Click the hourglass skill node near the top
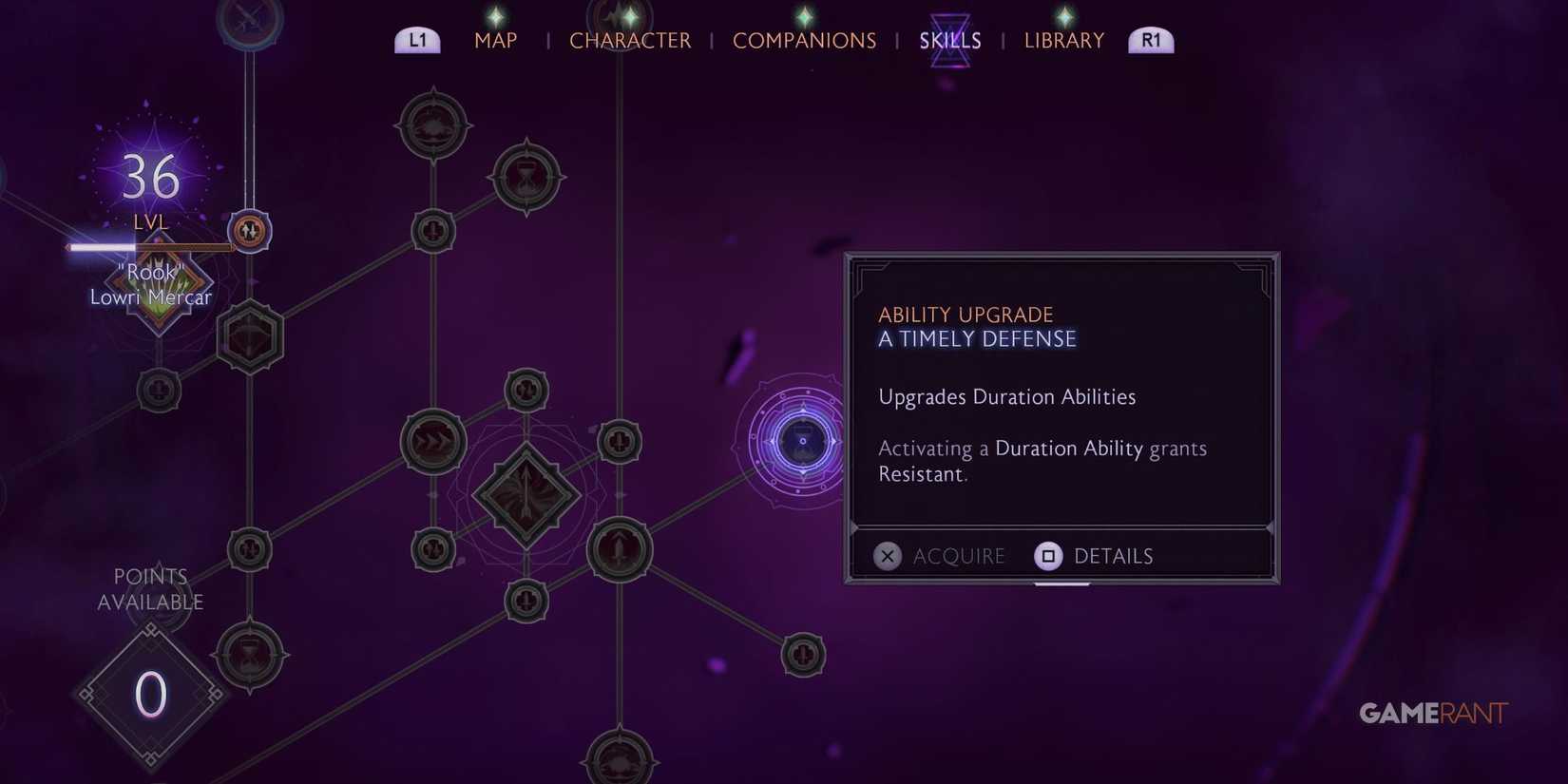This screenshot has height=784, width=1568. click(x=525, y=177)
